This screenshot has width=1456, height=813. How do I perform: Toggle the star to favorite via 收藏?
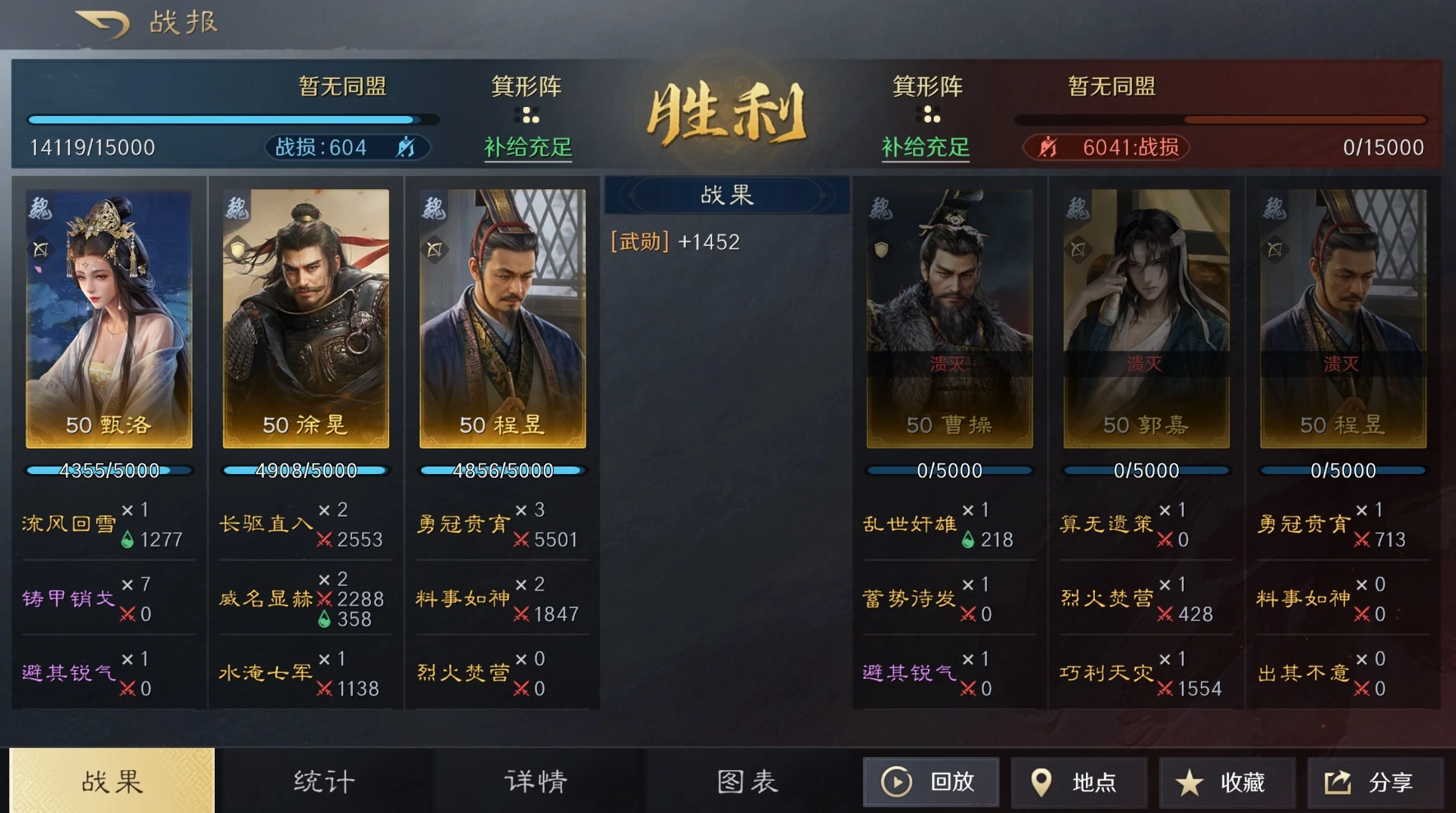tap(1188, 782)
